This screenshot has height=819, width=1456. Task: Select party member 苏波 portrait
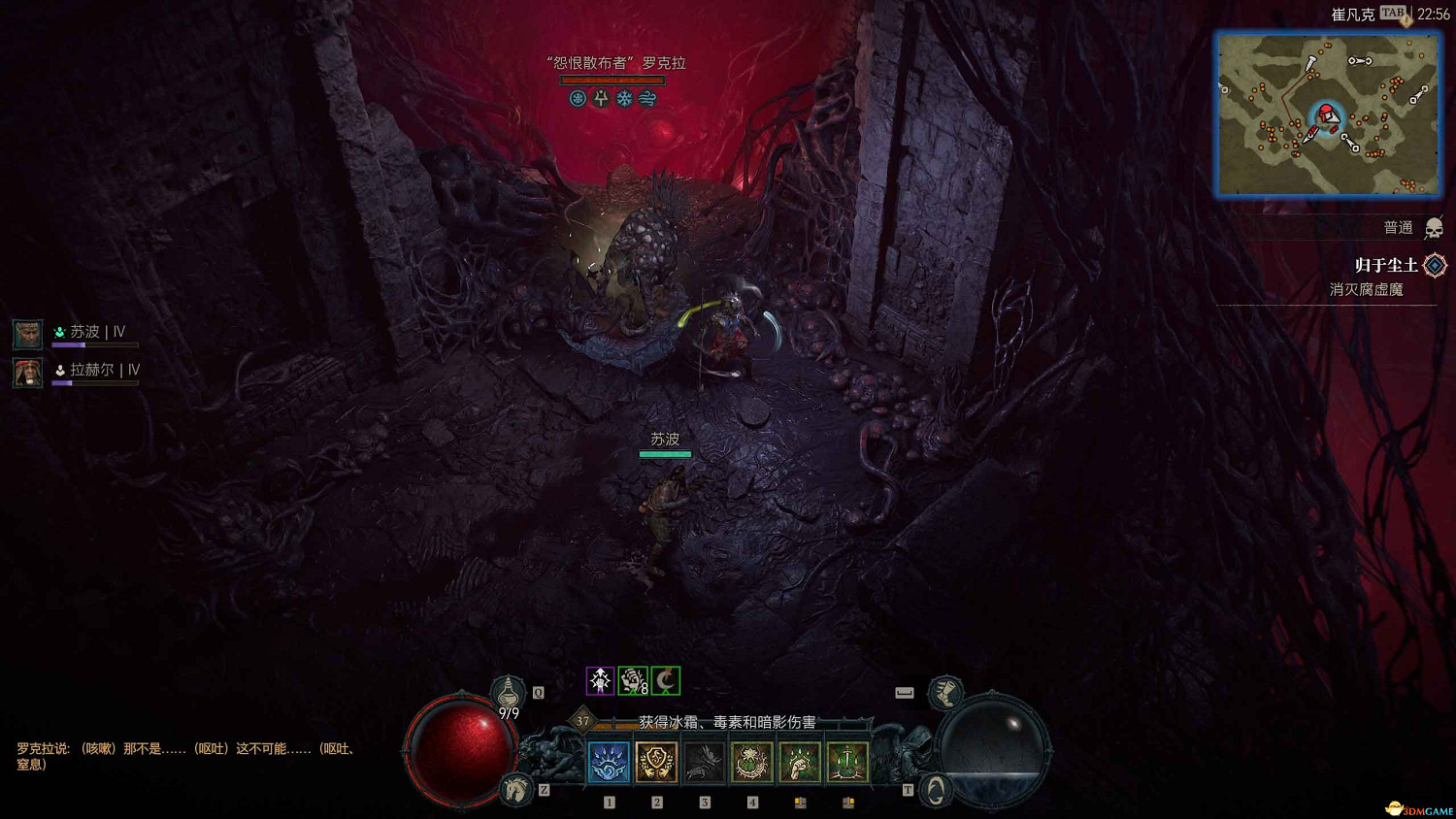(x=27, y=334)
